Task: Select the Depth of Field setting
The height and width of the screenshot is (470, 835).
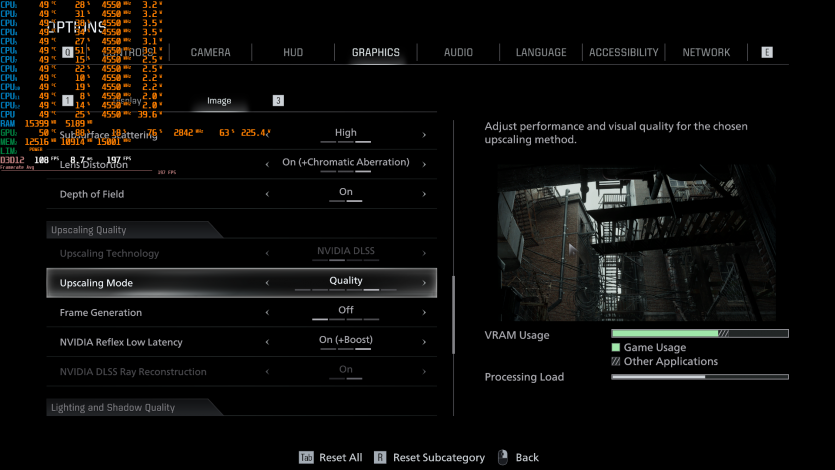Action: coord(241,194)
